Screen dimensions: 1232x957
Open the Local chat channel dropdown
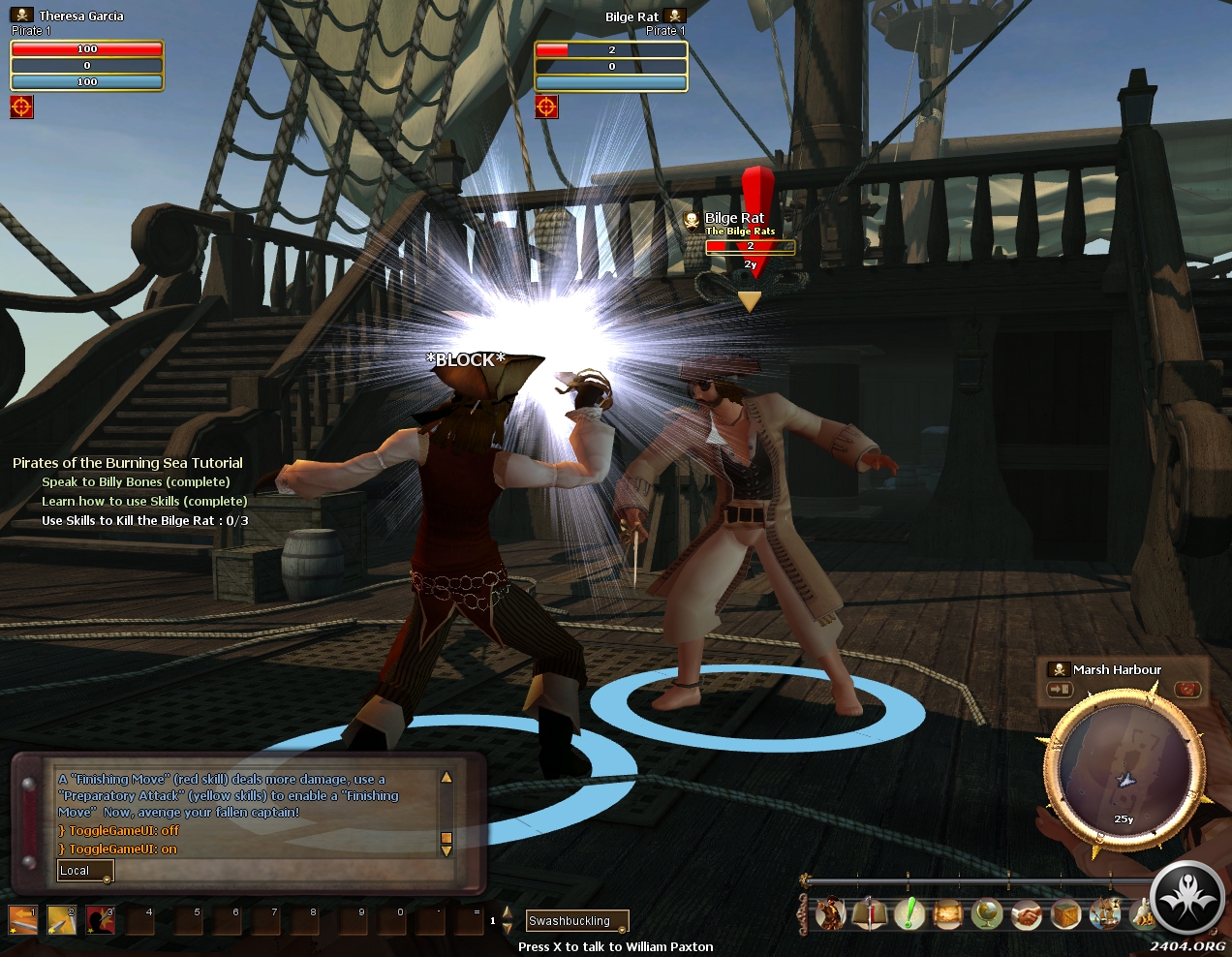[85, 871]
